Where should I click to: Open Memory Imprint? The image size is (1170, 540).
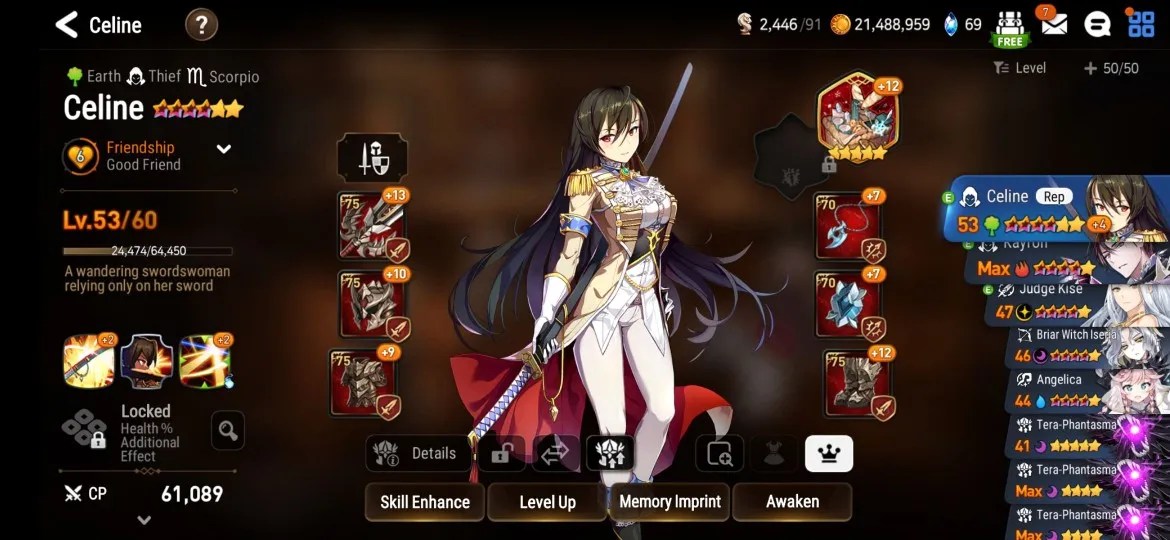pos(669,502)
